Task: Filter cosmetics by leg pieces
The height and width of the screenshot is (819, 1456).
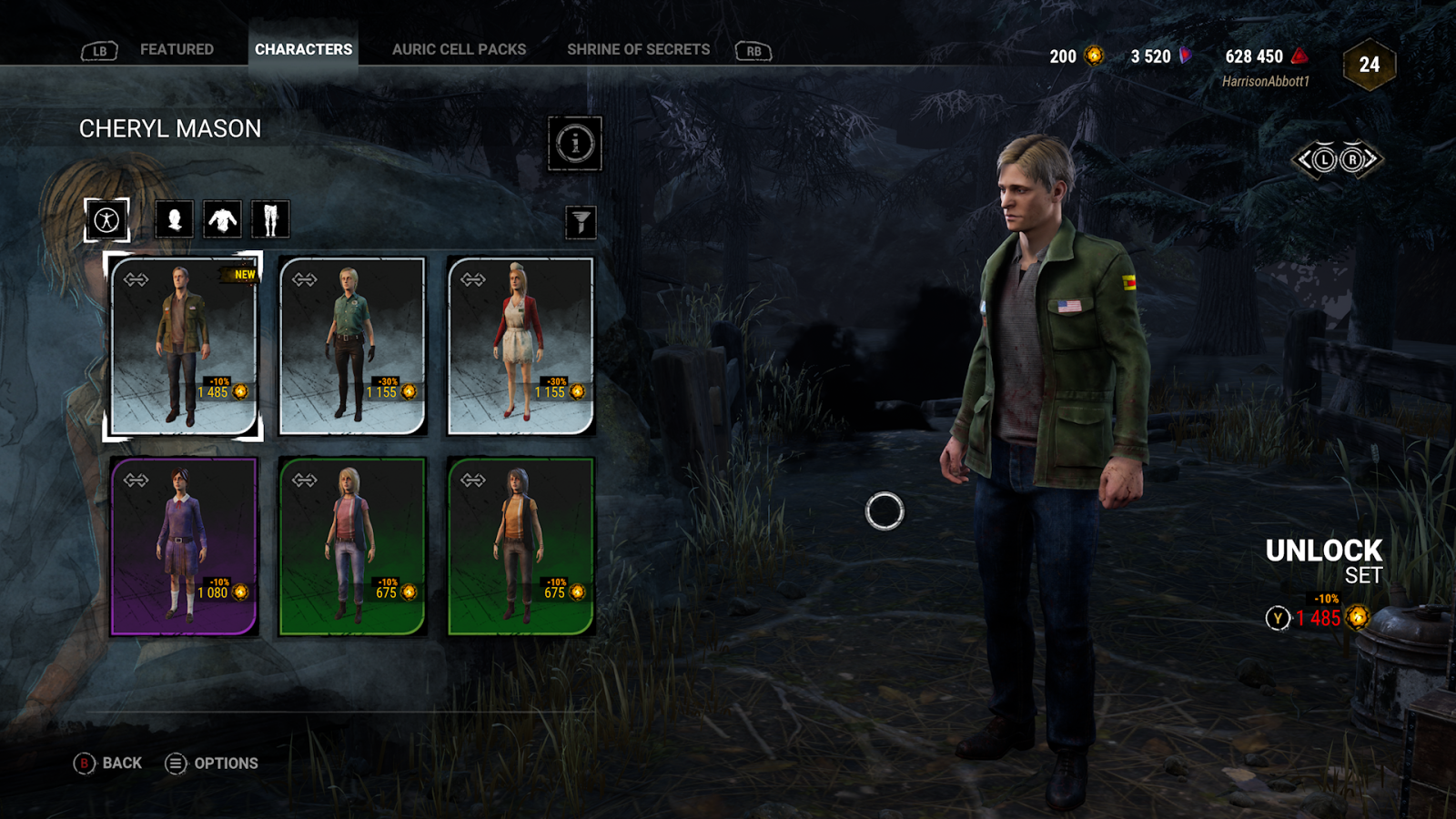Action: (270, 219)
